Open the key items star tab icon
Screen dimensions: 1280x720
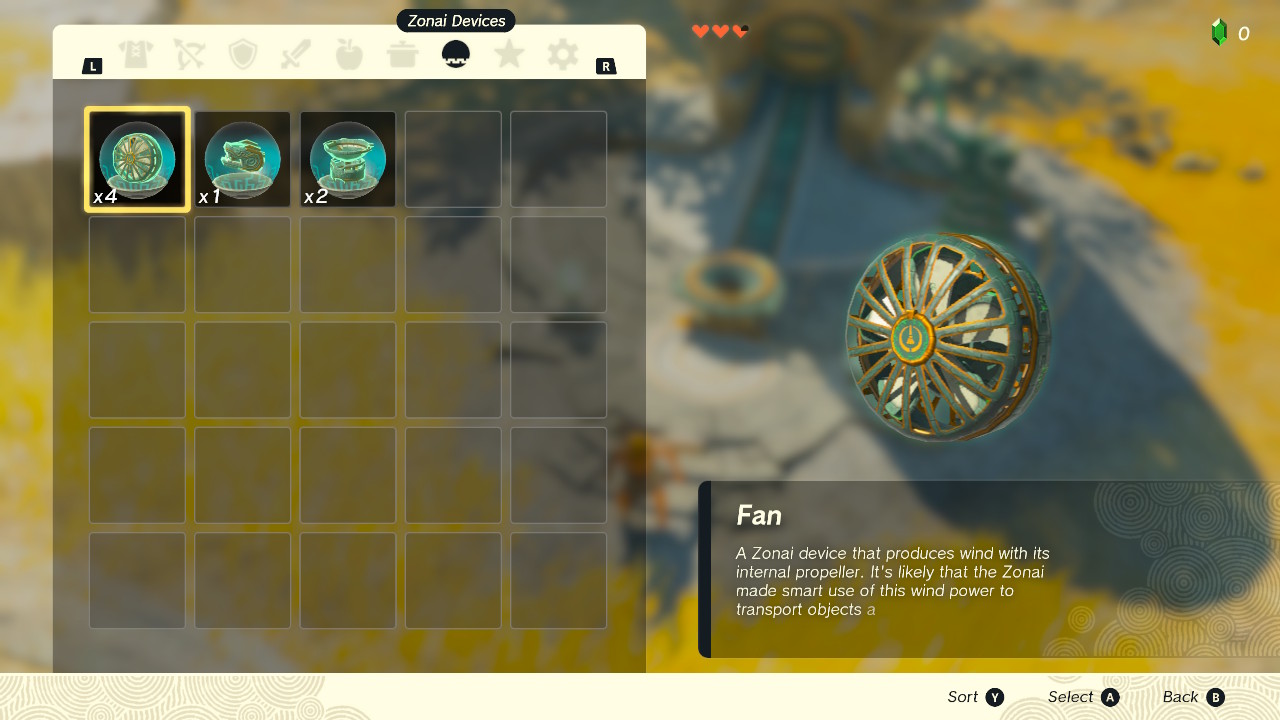508,54
